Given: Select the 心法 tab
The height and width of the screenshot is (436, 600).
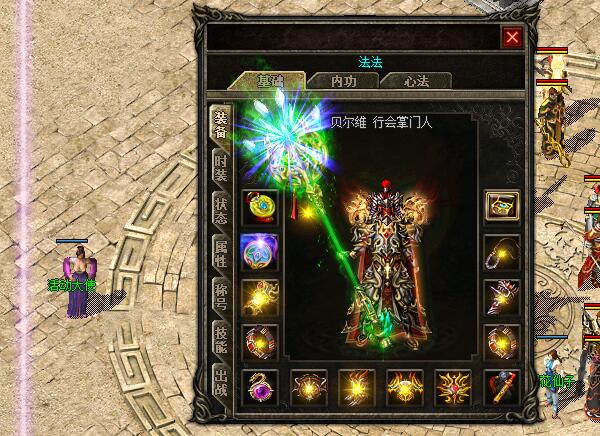Looking at the screenshot, I should coord(417,81).
